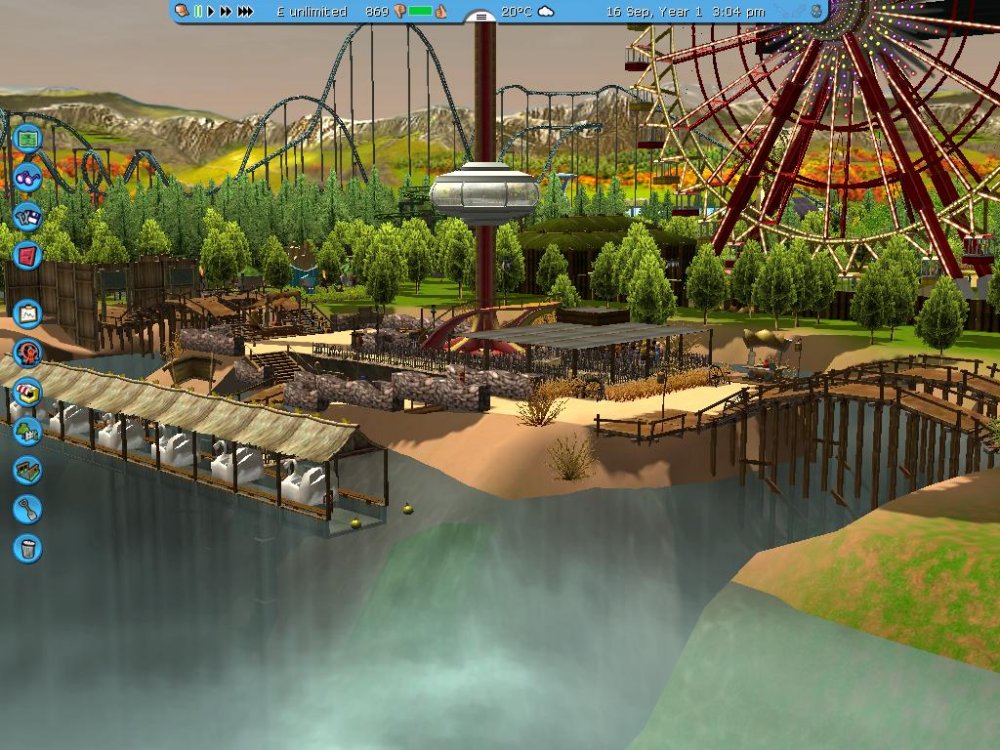Open the rides construction menu
The image size is (1000, 750).
(27, 353)
